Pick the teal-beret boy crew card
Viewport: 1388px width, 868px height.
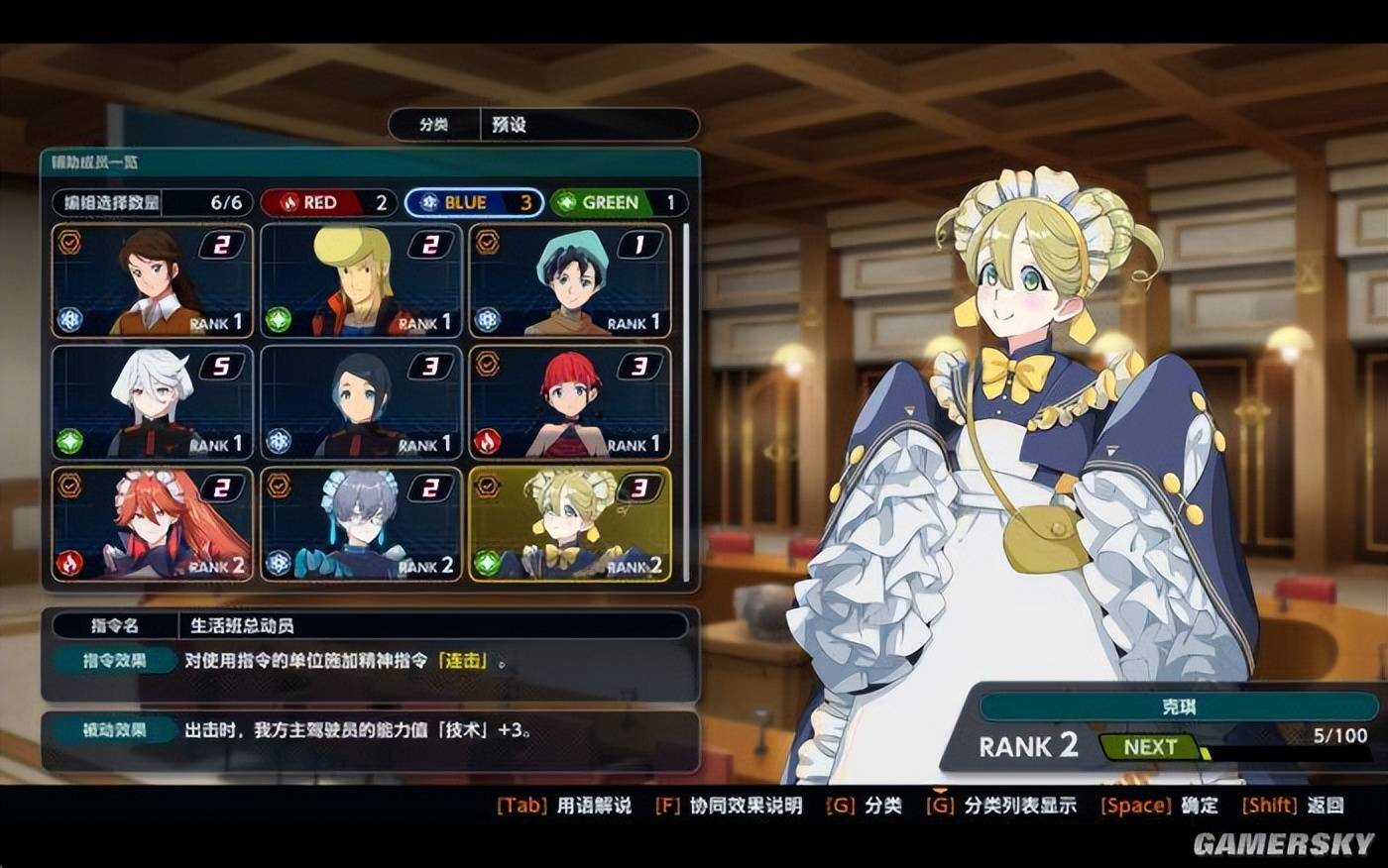tap(570, 280)
